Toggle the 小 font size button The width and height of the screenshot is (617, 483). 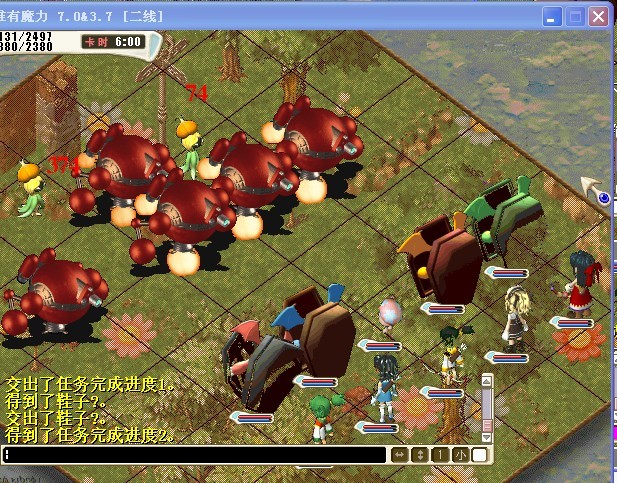pyautogui.click(x=460, y=455)
